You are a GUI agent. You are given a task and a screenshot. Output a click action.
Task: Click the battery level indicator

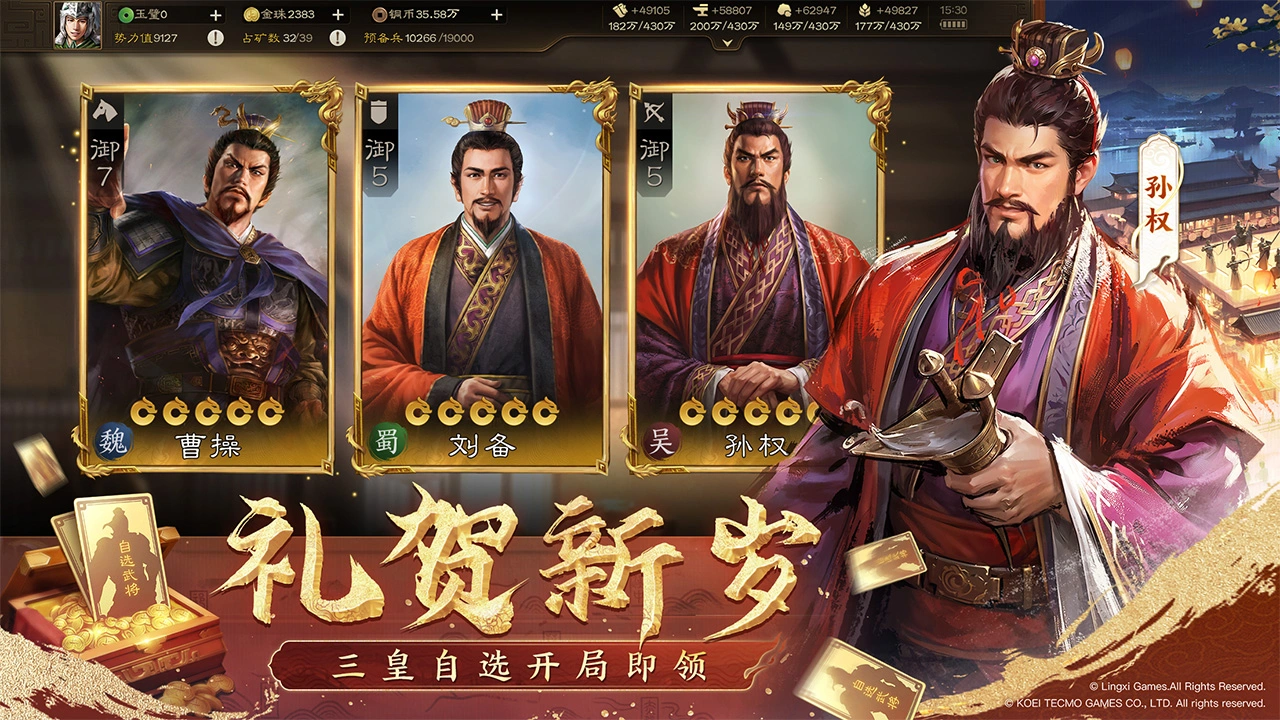click(x=953, y=24)
